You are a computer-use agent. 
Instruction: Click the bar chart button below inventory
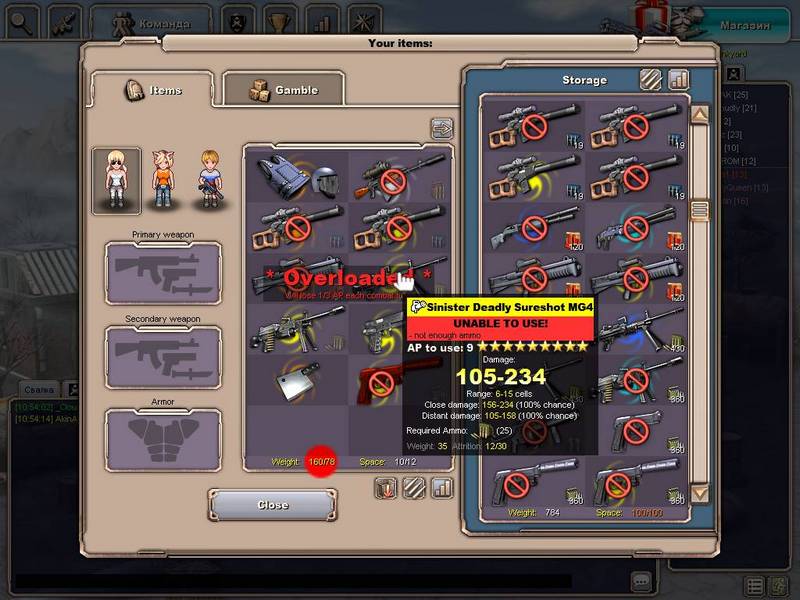tap(442, 488)
